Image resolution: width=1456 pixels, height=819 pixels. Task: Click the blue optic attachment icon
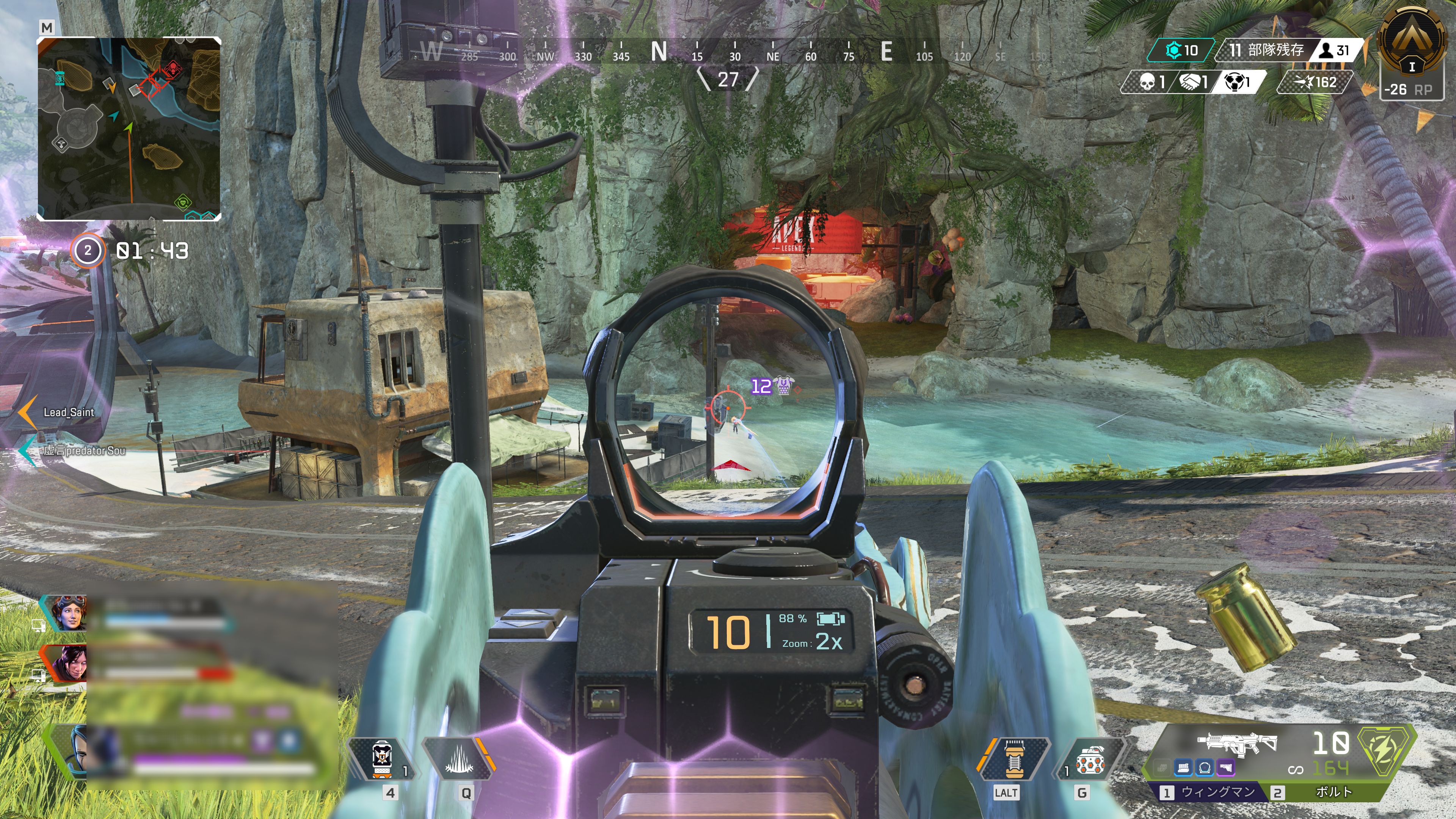pos(1205,768)
